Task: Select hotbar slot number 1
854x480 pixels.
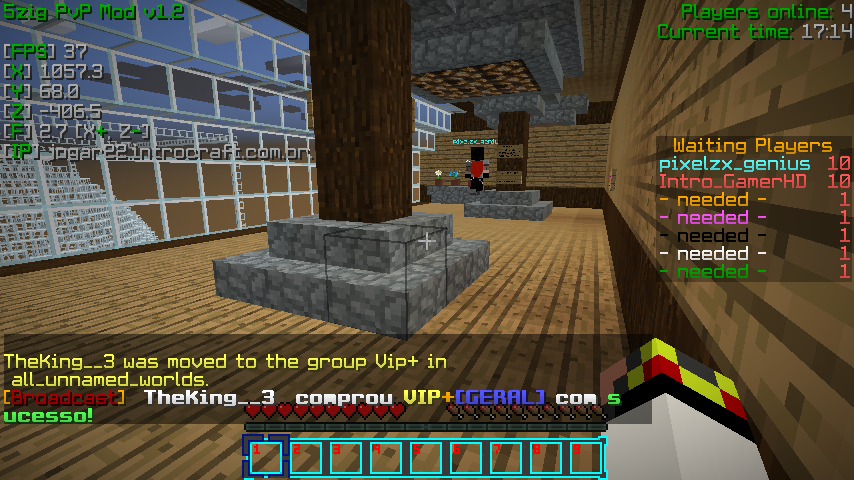Action: (x=266, y=458)
